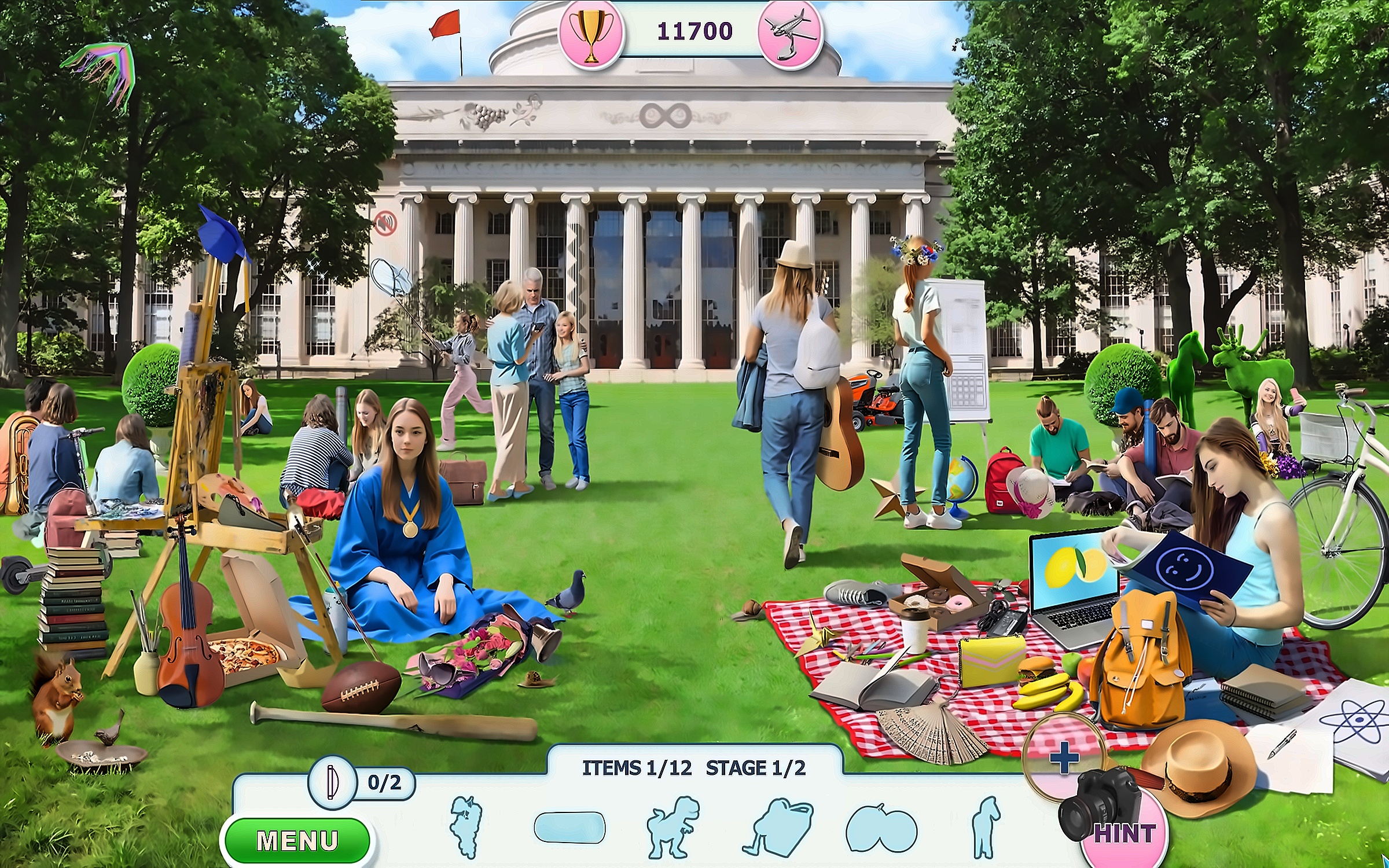Select the squirrel silhouette in the item bar
The height and width of the screenshot is (868, 1389).
466,826
